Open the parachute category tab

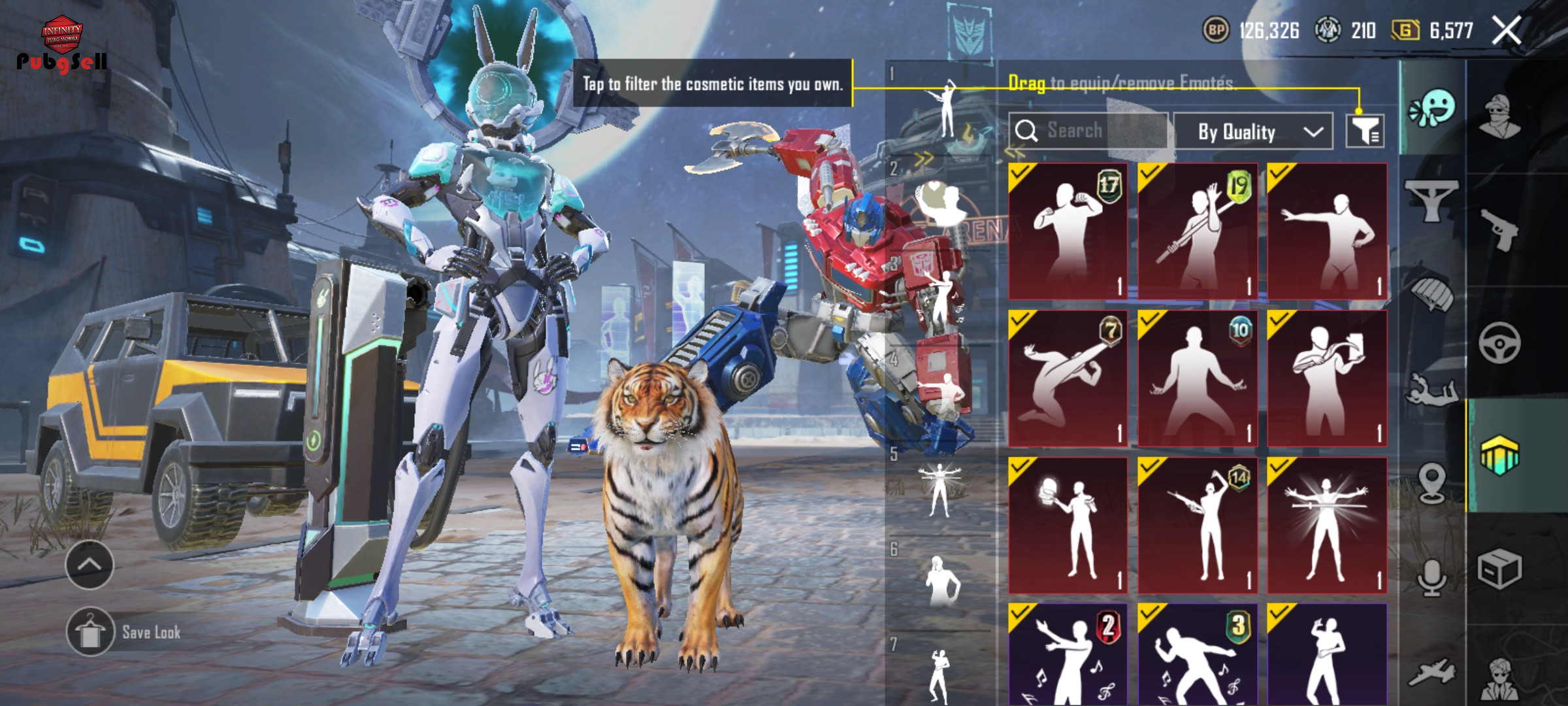1432,293
